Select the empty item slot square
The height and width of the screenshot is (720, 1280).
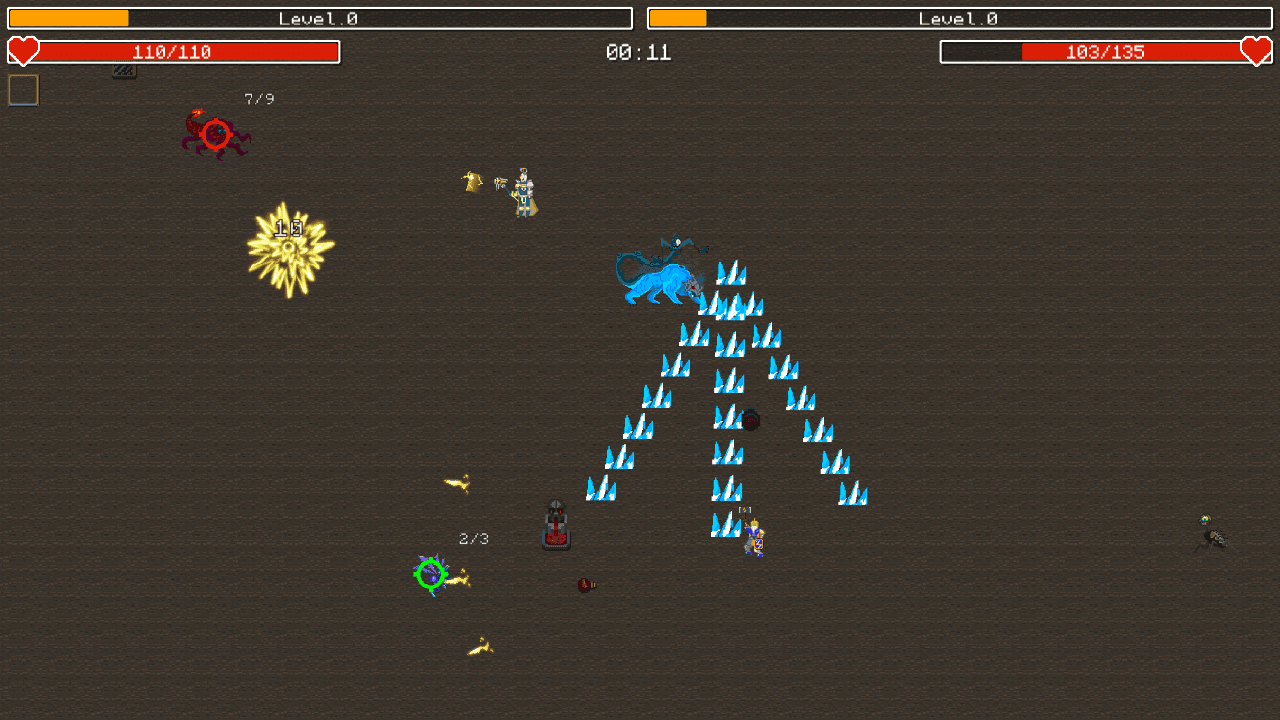[x=23, y=90]
